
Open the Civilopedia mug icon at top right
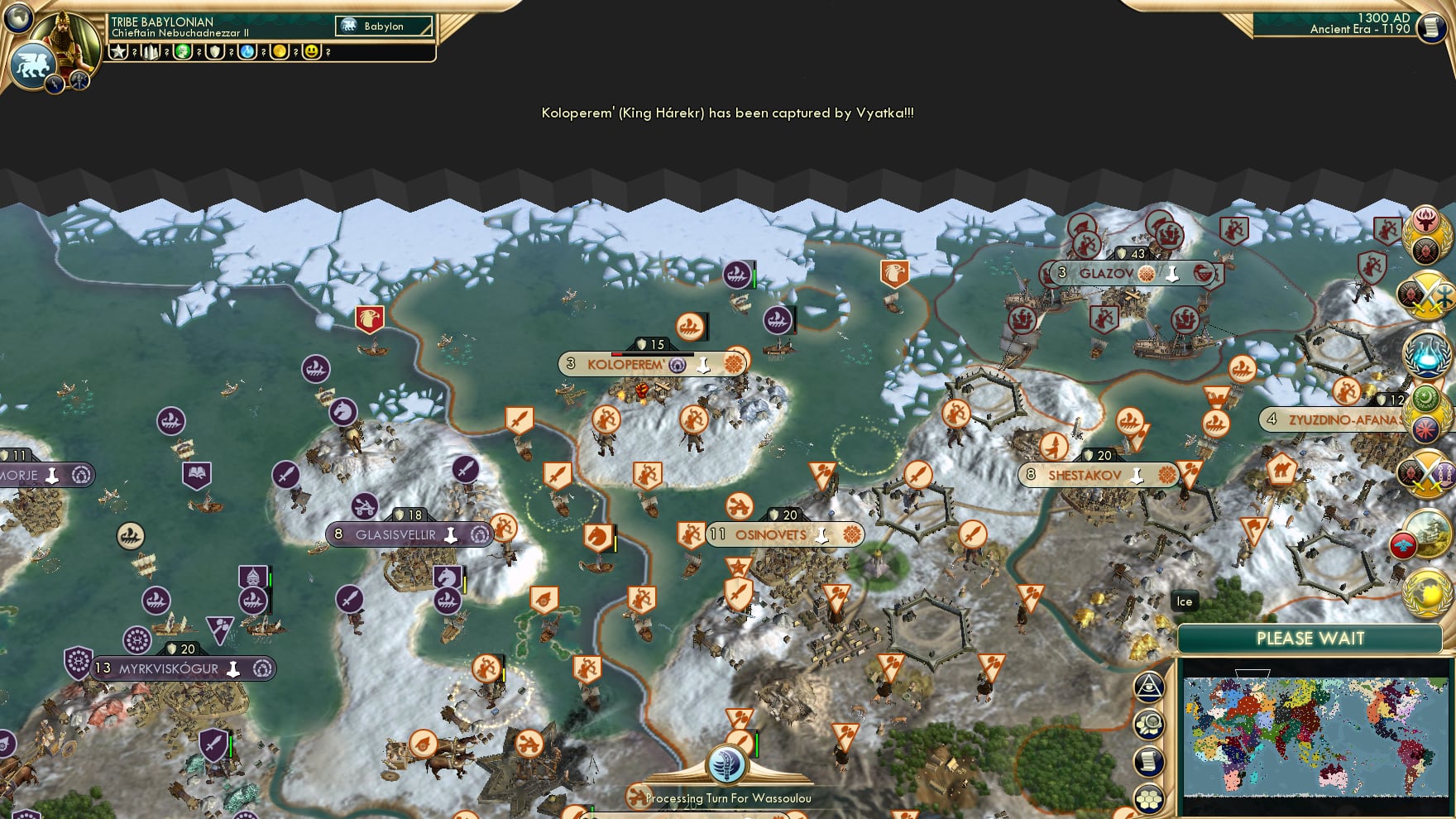coord(1430,29)
